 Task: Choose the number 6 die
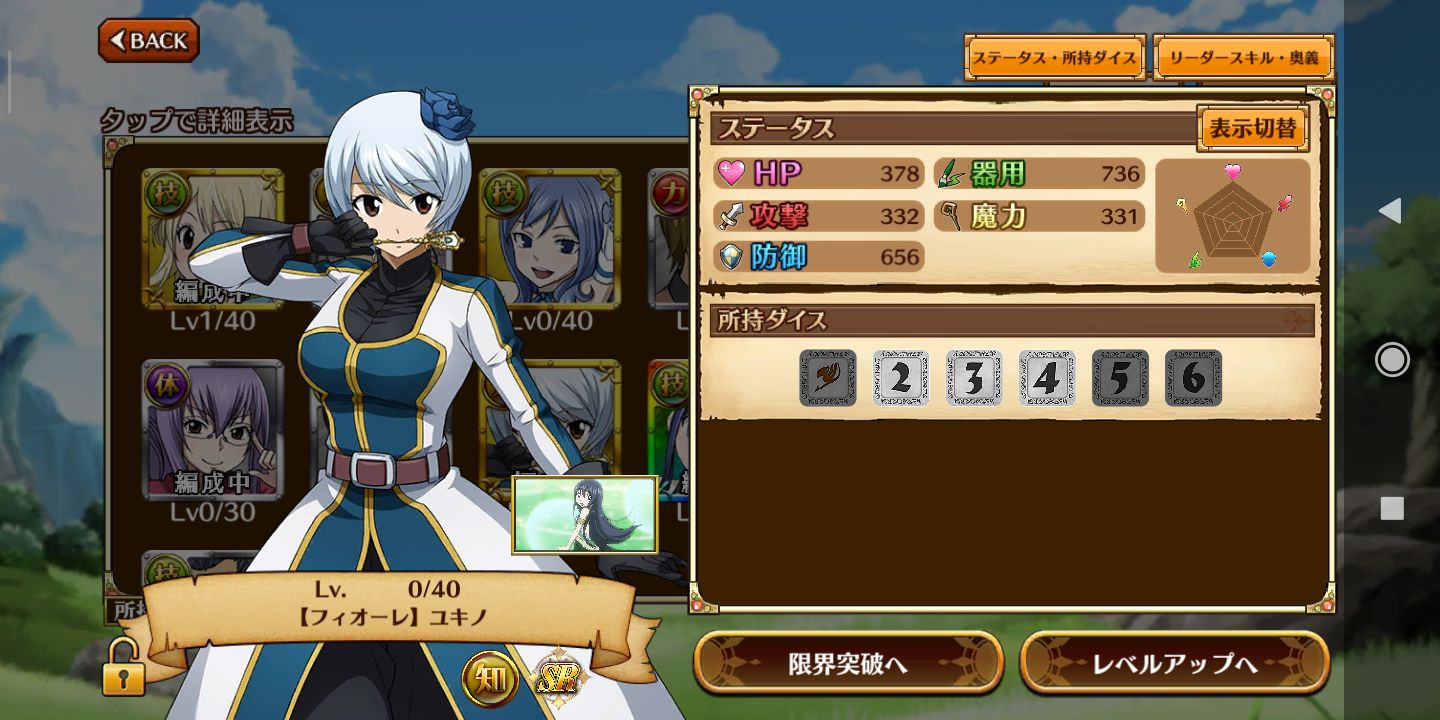(x=1193, y=377)
